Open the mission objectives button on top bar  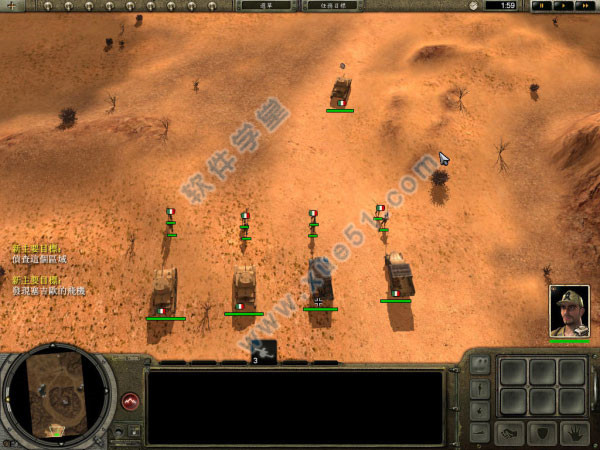(x=331, y=5)
